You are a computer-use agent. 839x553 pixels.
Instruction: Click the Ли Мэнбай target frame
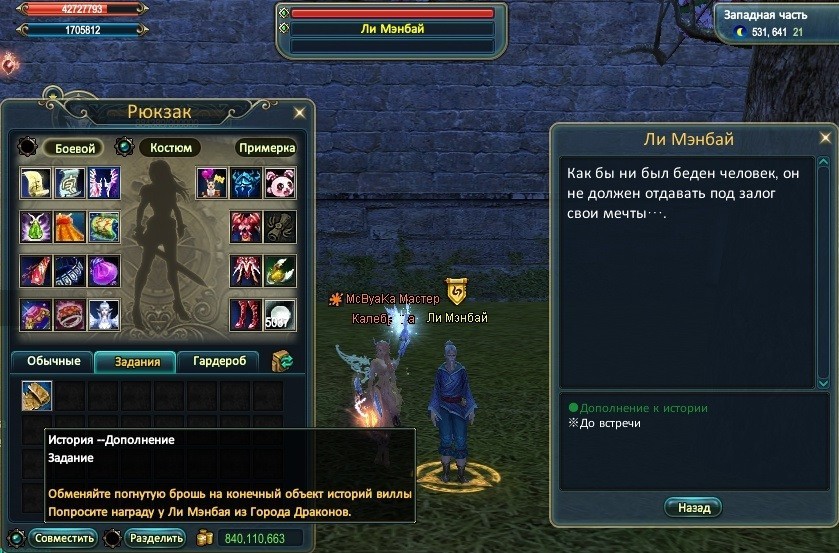coord(392,29)
